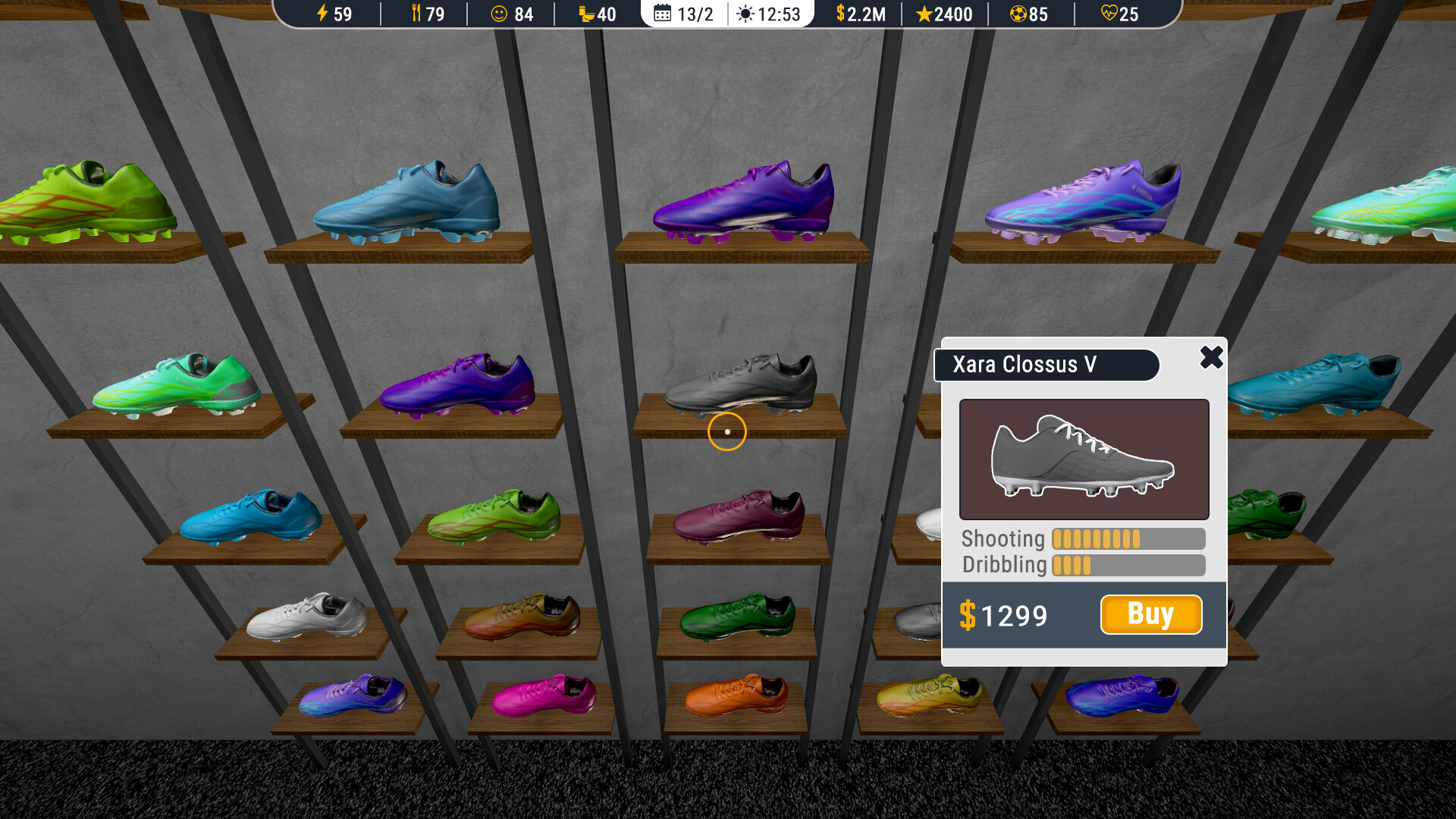Click the Dribbling stat bar
1456x819 pixels.
point(1125,565)
